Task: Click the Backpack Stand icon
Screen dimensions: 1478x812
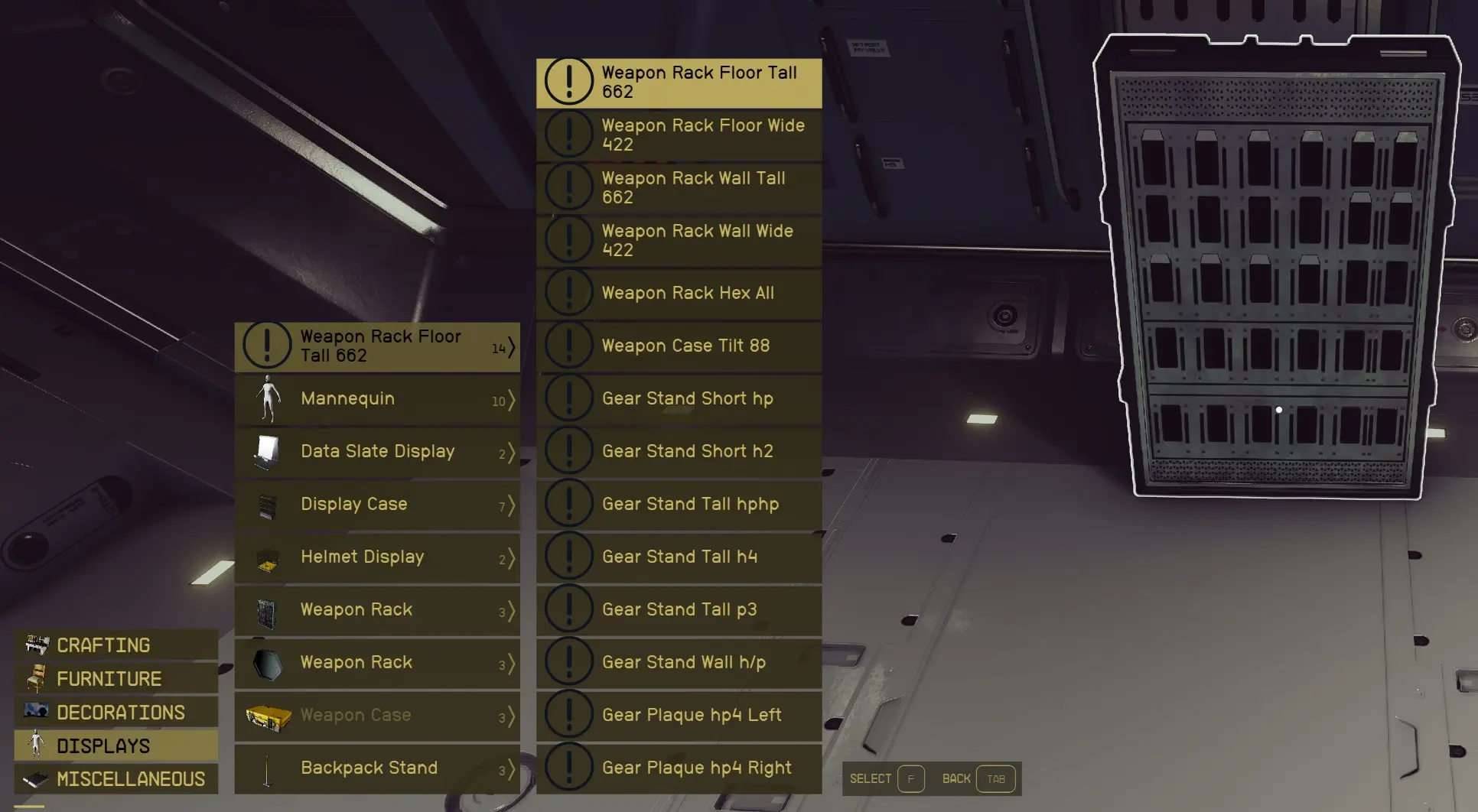Action: (x=266, y=768)
